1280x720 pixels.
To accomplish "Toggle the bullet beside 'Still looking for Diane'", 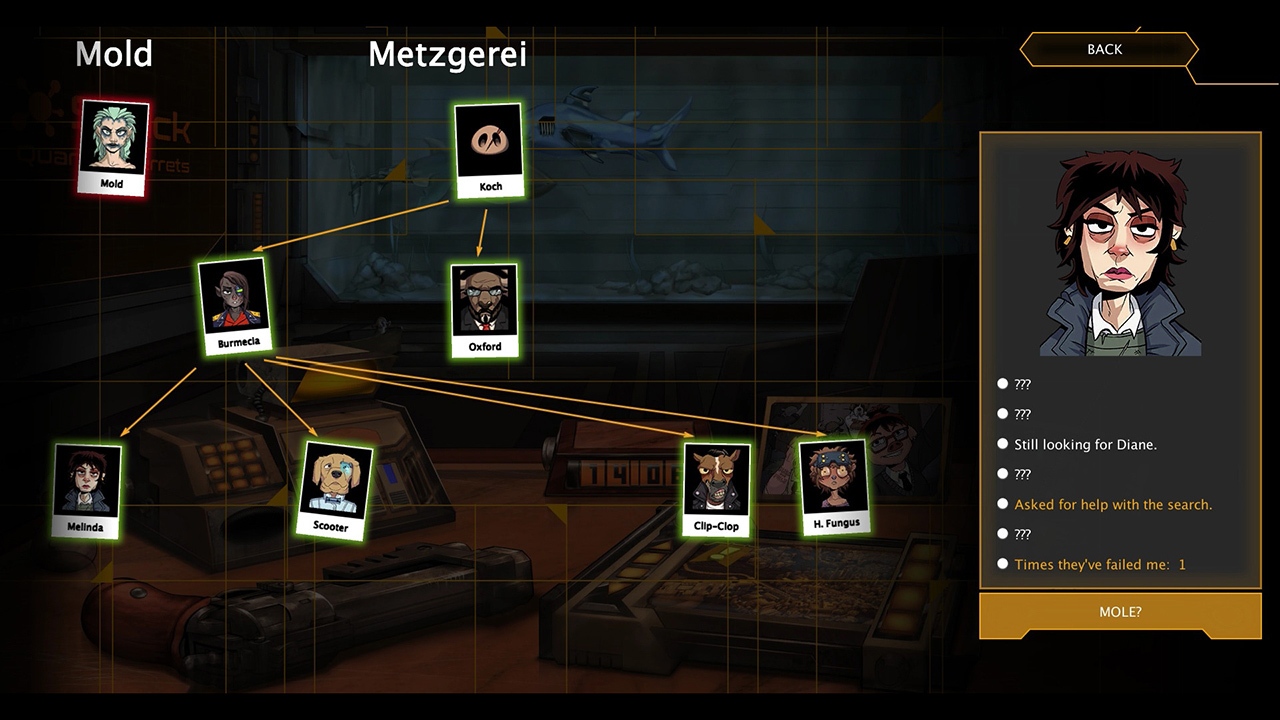I will (1002, 443).
